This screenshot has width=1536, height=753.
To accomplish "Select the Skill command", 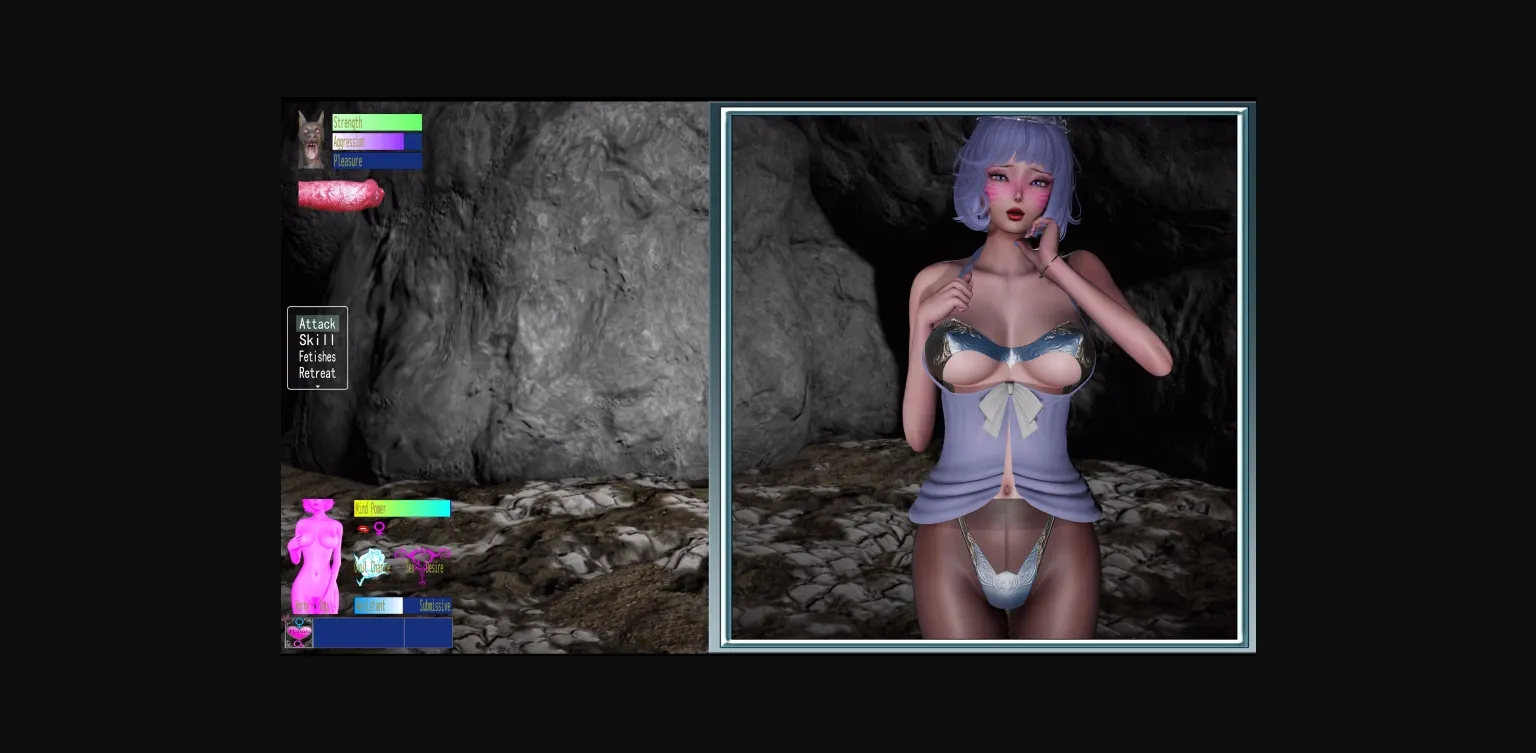I will click(317, 340).
